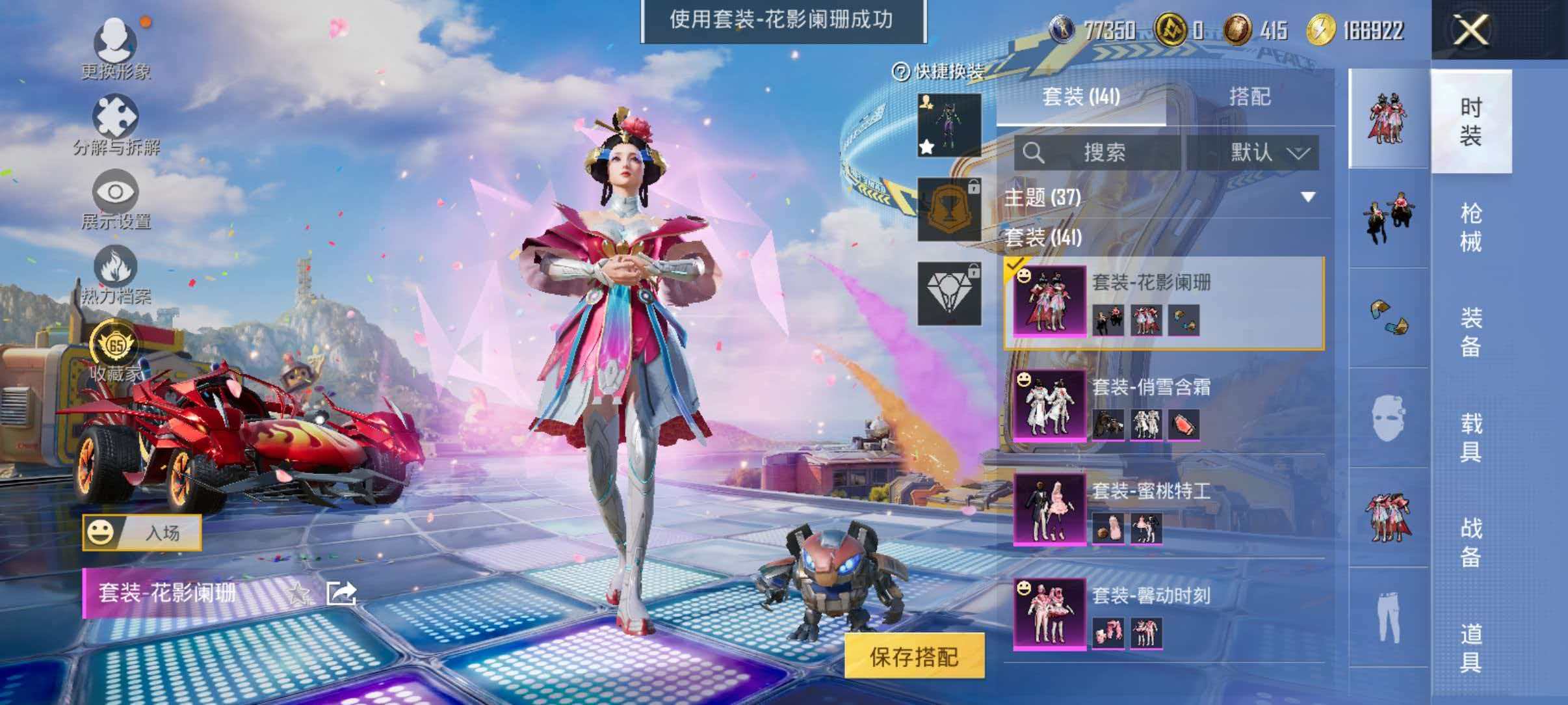Select the 分解与拆解 dismantle tool

(x=116, y=117)
